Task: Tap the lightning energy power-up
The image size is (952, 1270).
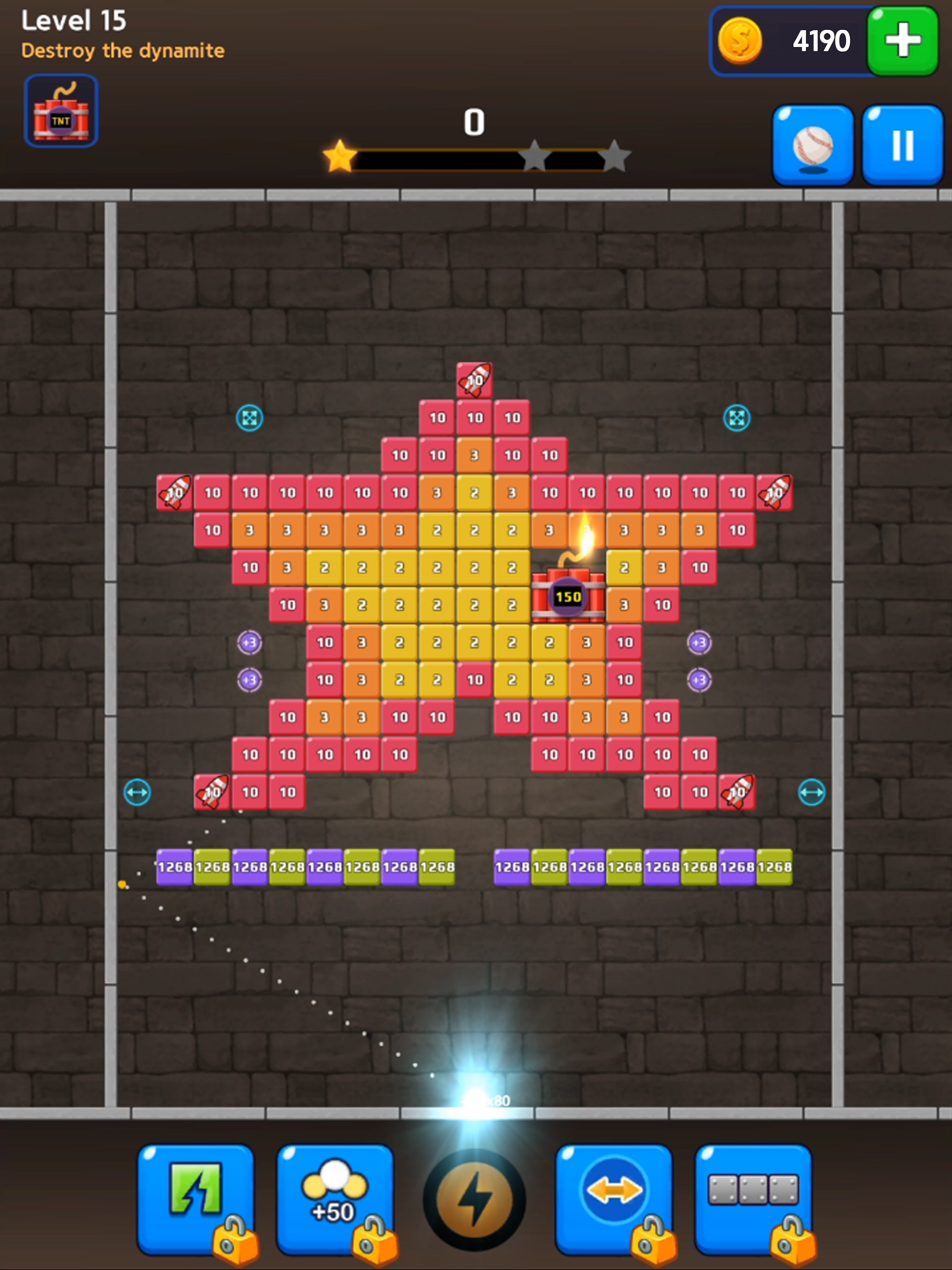Action: tap(474, 1197)
